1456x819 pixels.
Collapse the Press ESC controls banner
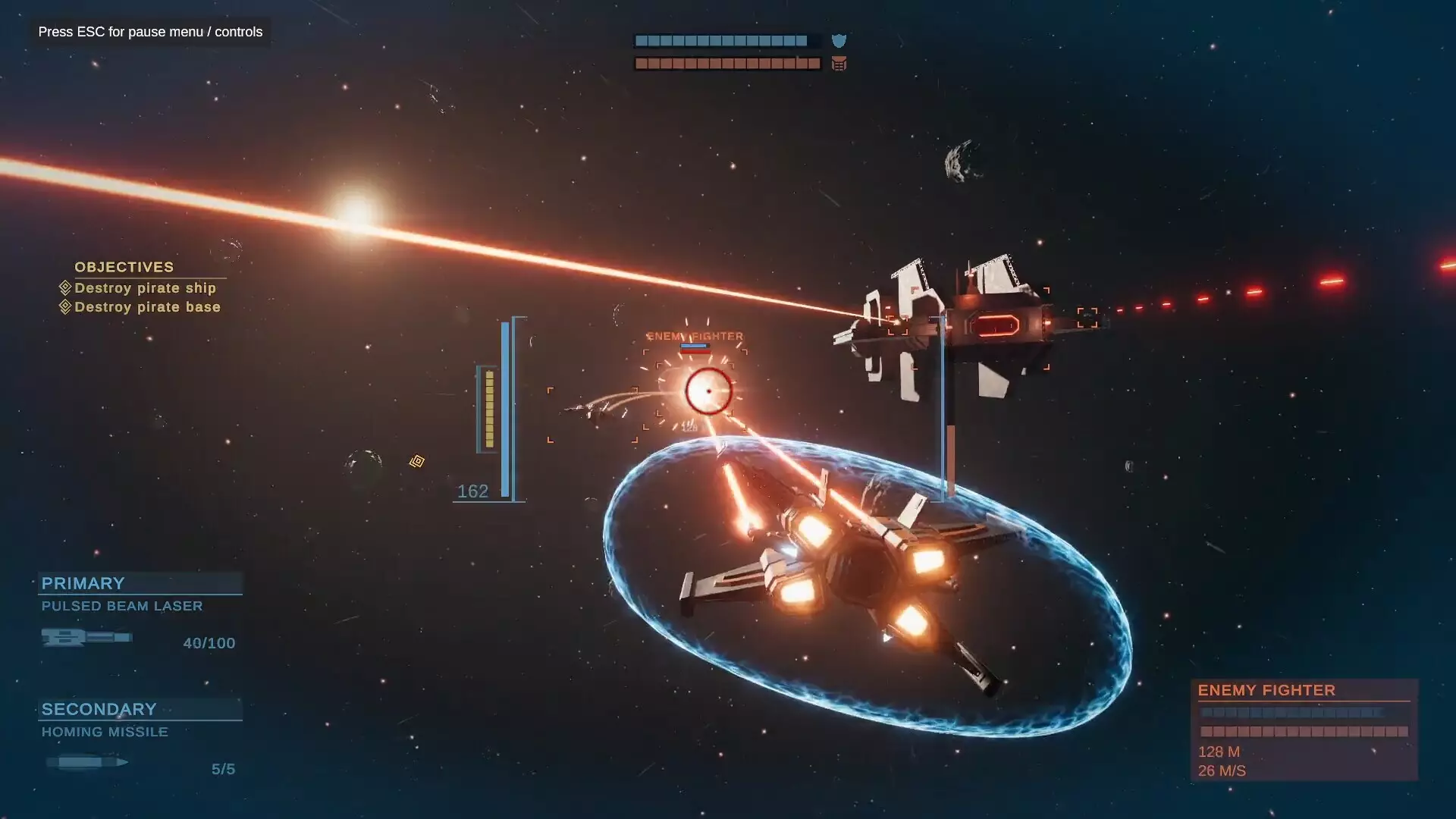149,32
